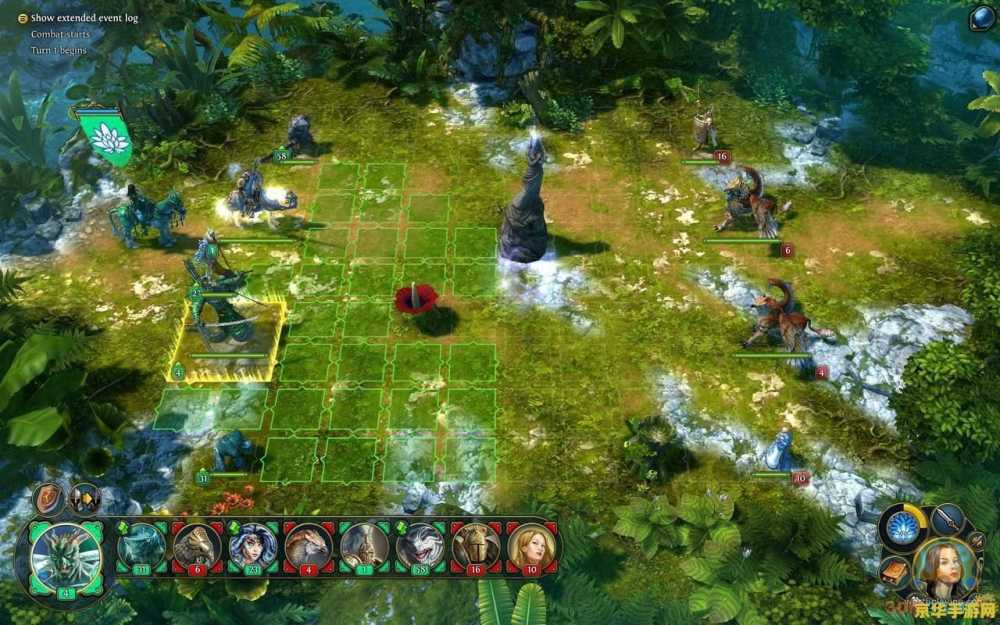Choose the griffin-like portrait with stack 4
This screenshot has height=625, width=1000.
(309, 546)
